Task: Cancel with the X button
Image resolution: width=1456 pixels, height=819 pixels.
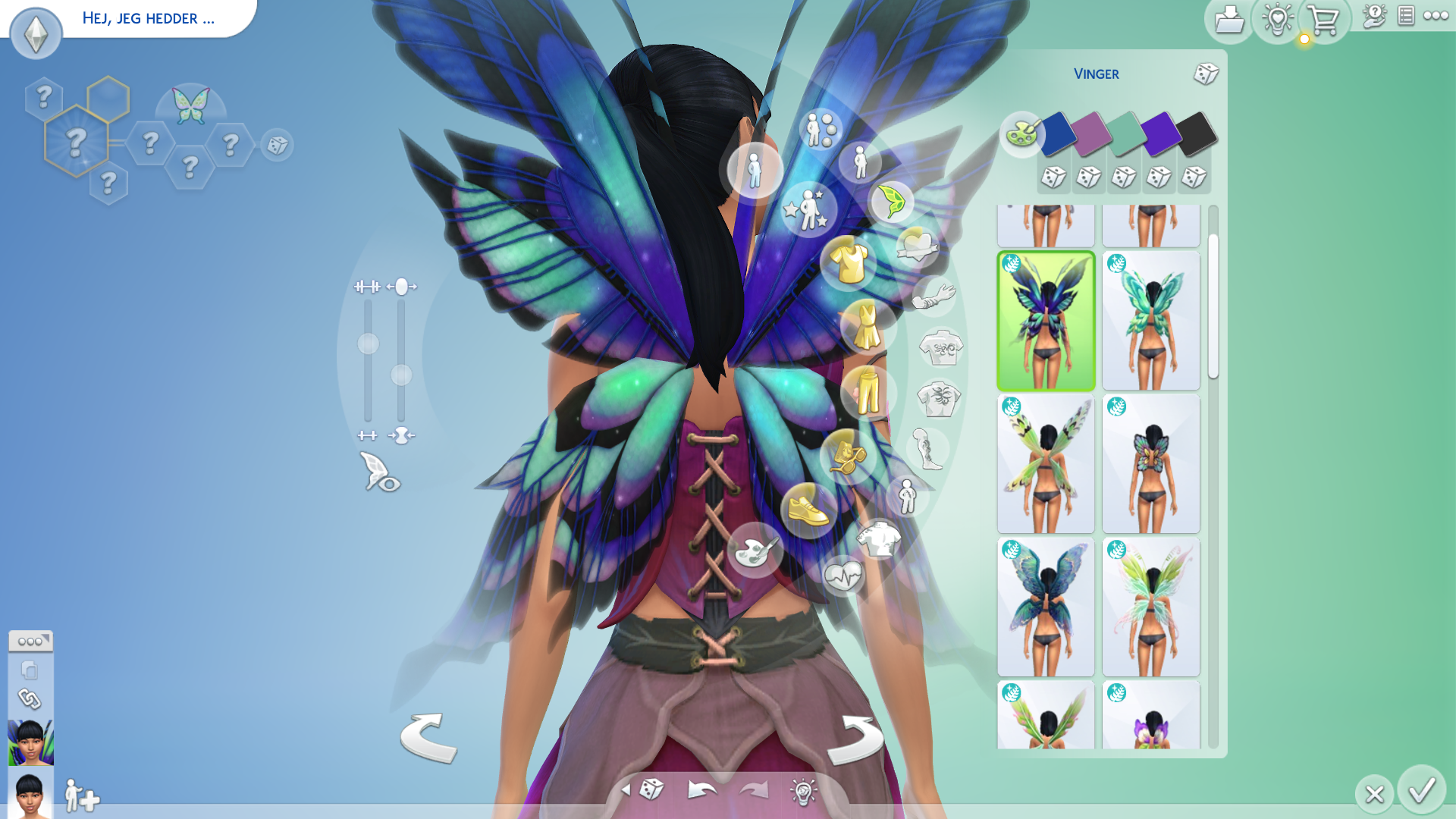Action: point(1374,794)
